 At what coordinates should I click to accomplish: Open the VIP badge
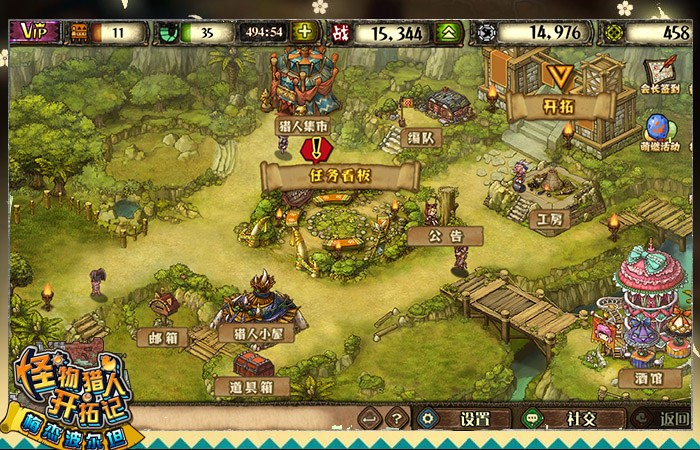(x=34, y=32)
